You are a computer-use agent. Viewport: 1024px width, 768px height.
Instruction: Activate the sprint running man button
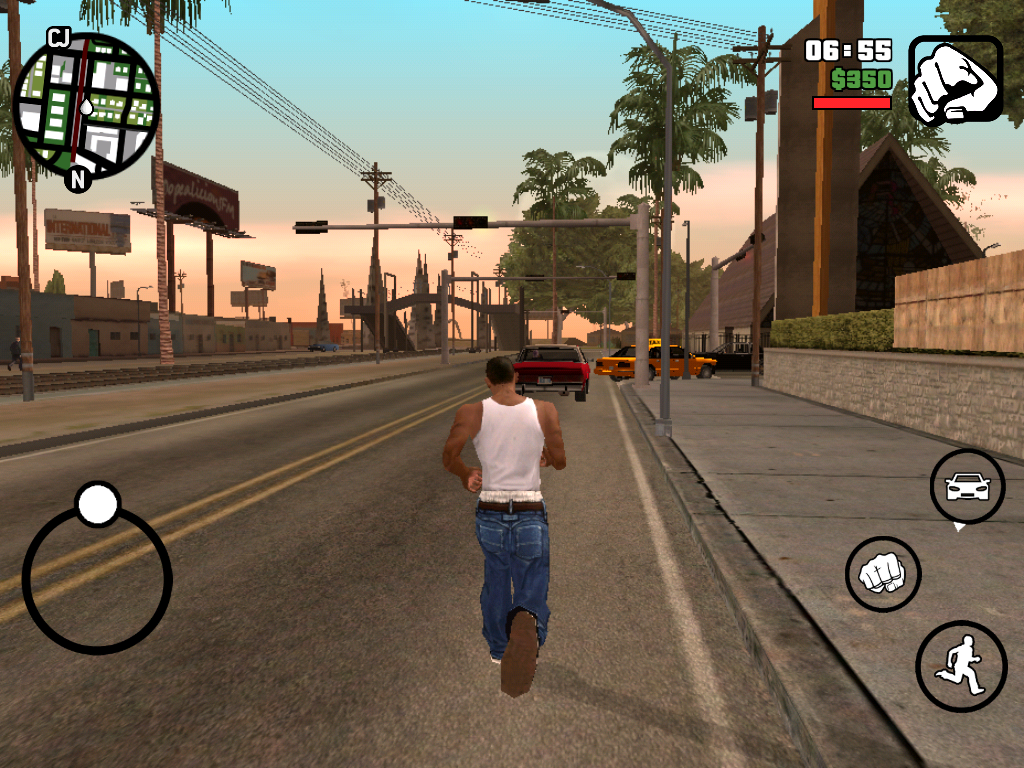pyautogui.click(x=960, y=666)
